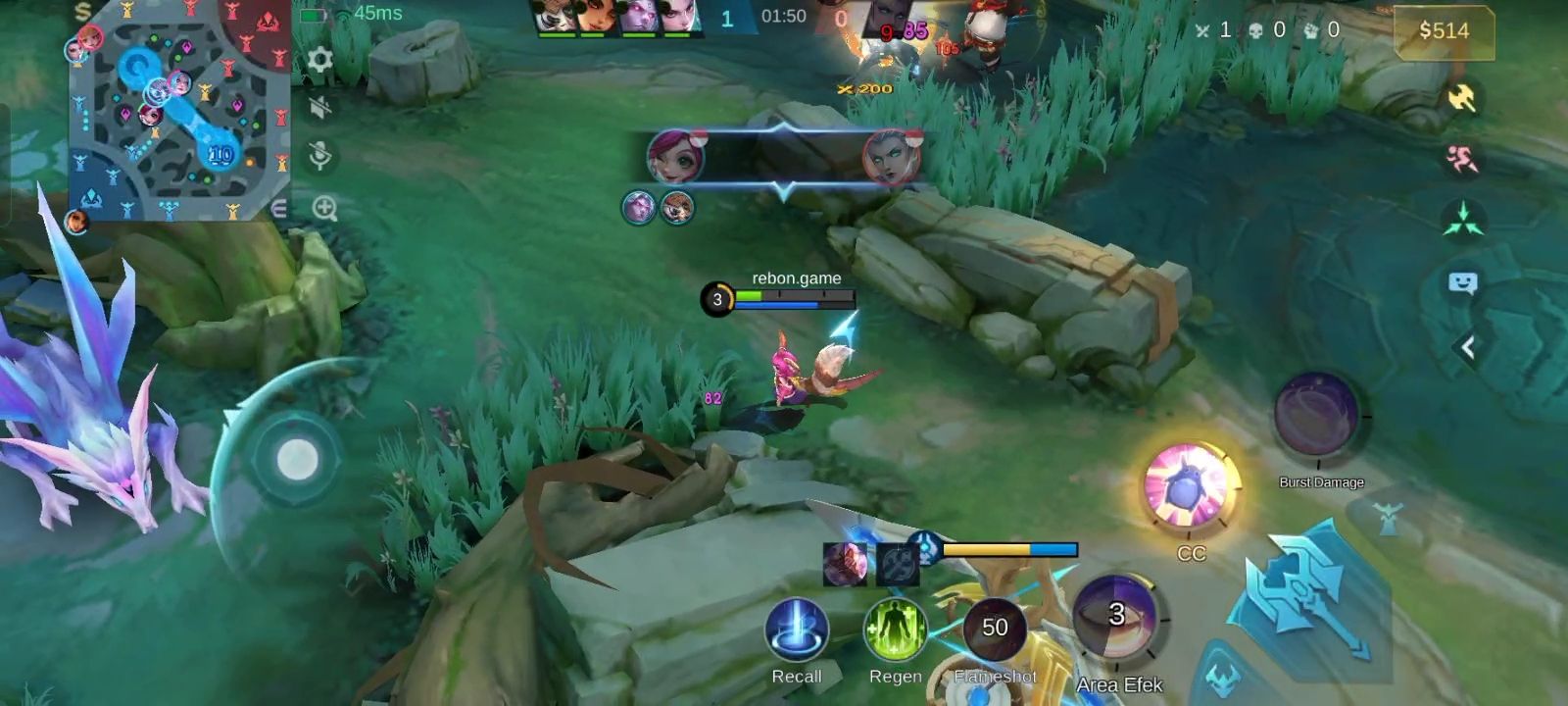Send the green gather signal
1568x706 pixels.
1461,220
